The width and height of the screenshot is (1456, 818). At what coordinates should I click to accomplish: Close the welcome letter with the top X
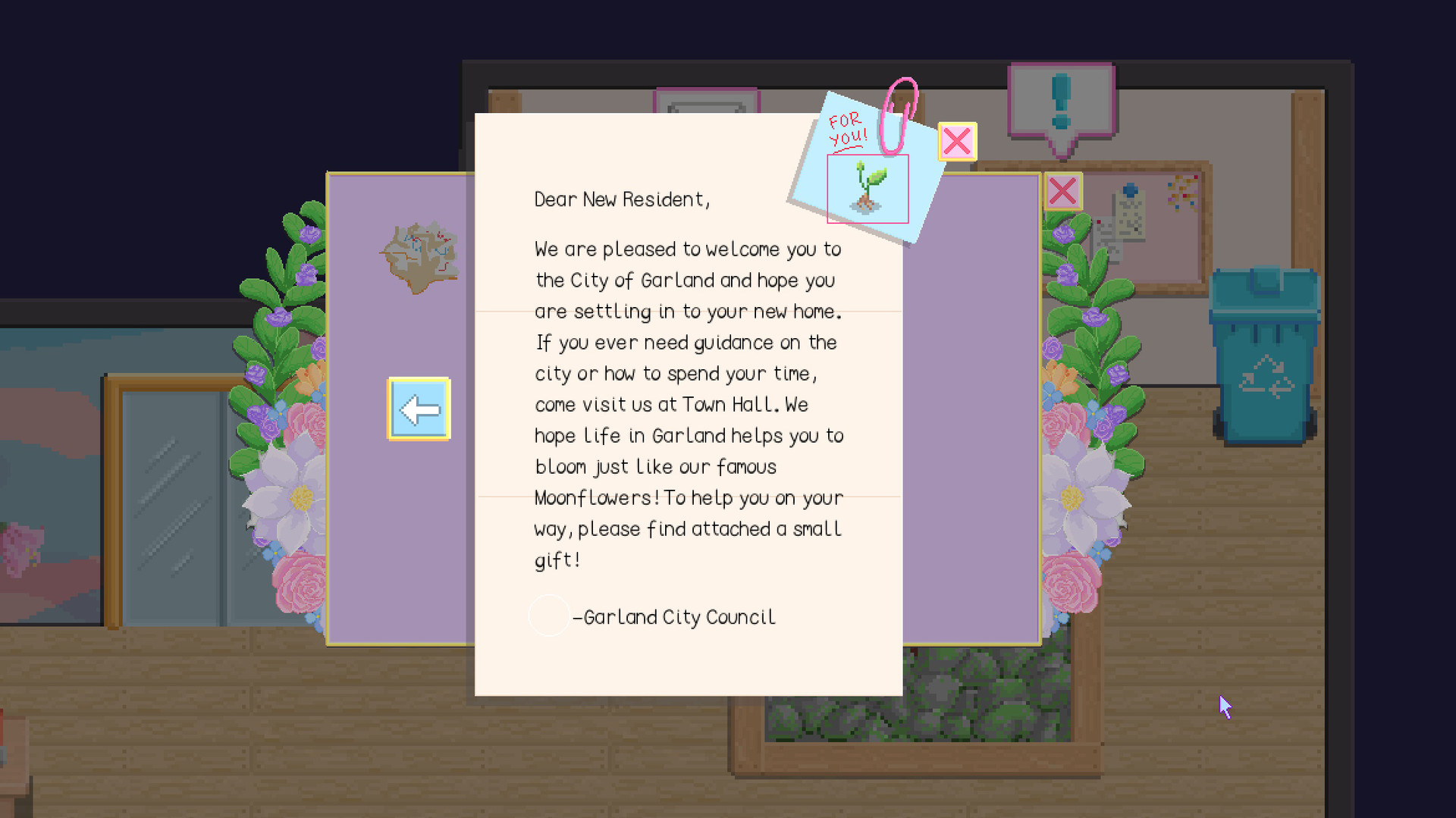(x=957, y=141)
